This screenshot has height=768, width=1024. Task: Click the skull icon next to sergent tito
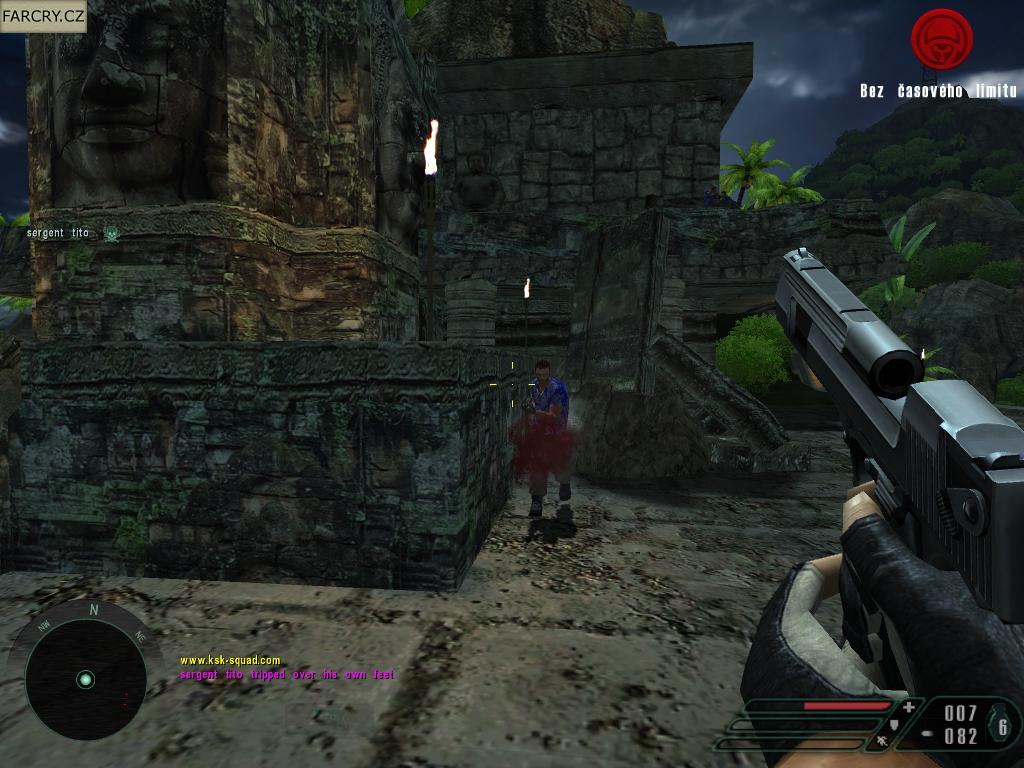(111, 234)
